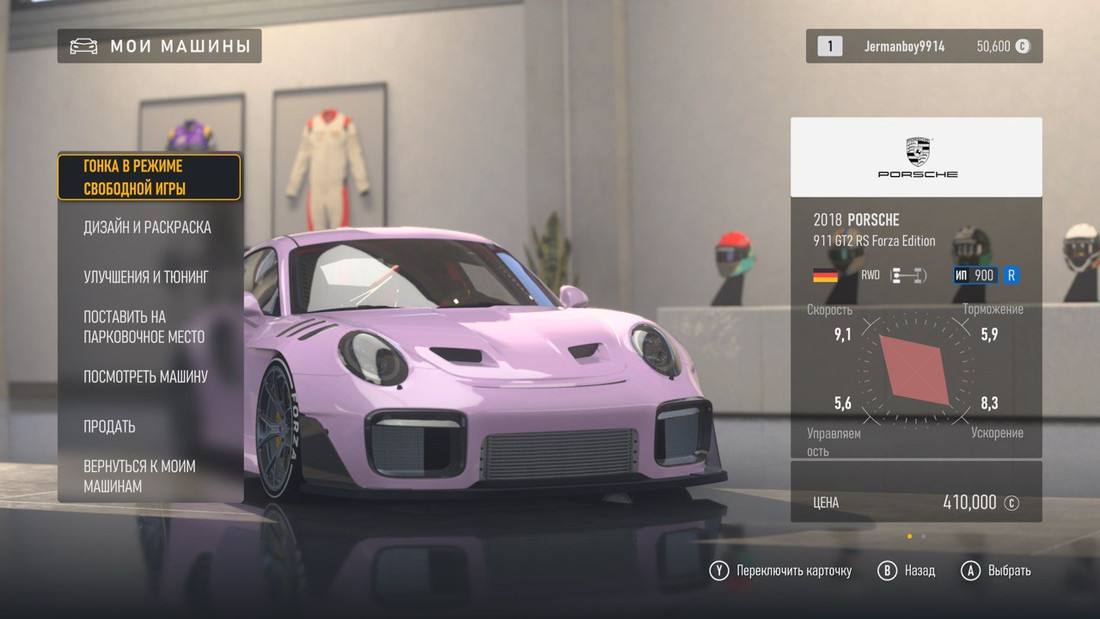The height and width of the screenshot is (619, 1100).
Task: Open "Дизайн и раскраска" menu
Action: coord(147,227)
